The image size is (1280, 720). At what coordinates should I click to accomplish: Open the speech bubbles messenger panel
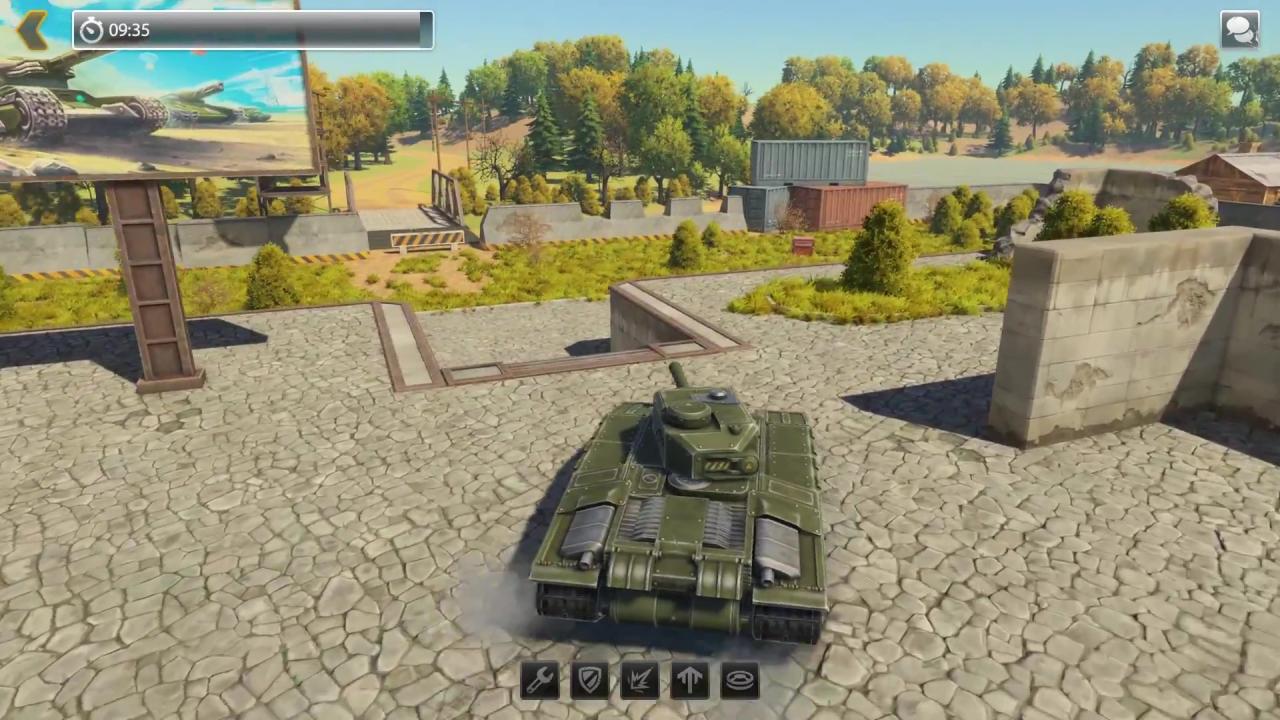pyautogui.click(x=1240, y=29)
